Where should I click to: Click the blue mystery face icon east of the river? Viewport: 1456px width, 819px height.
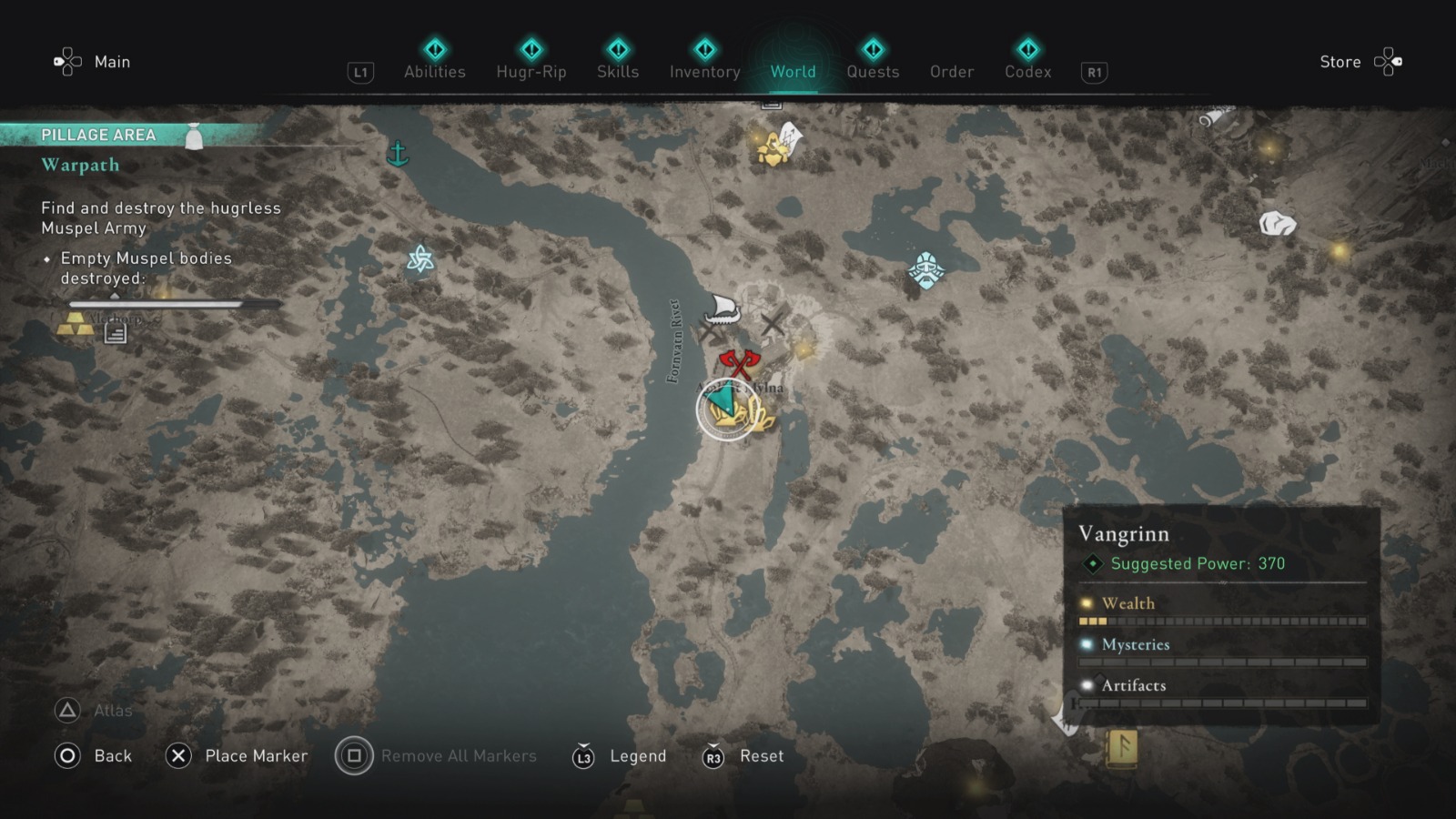[x=925, y=269]
